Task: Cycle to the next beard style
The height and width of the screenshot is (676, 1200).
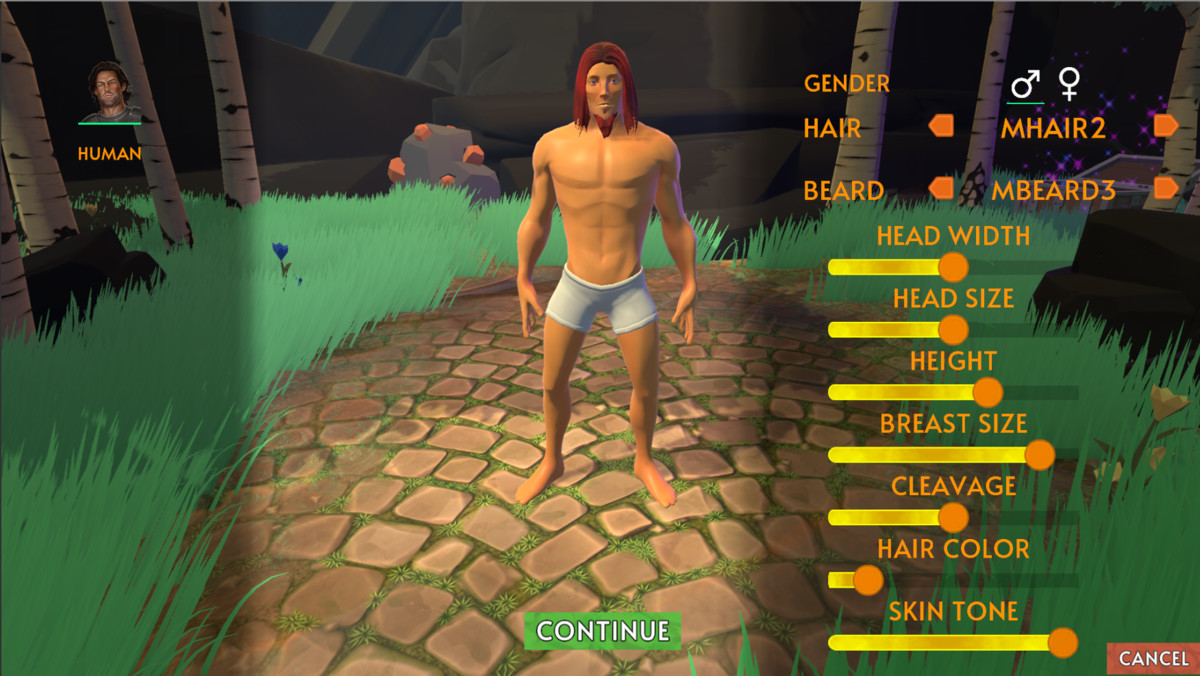Action: [1166, 188]
